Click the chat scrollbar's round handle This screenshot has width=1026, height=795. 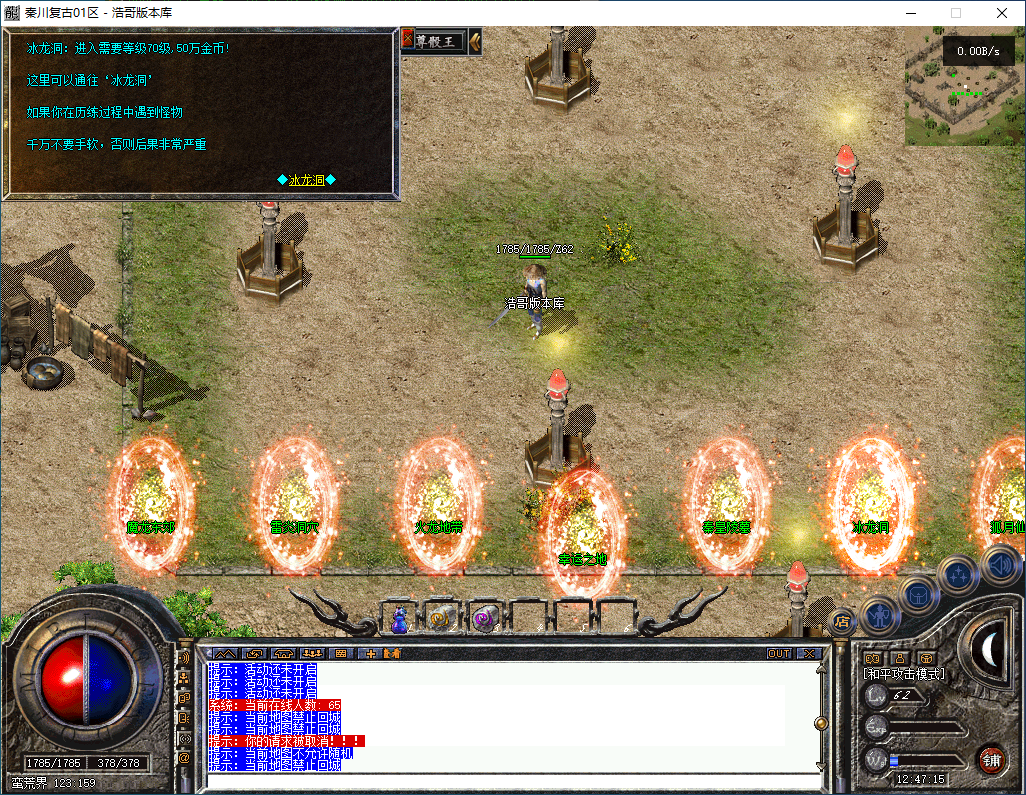click(x=821, y=722)
